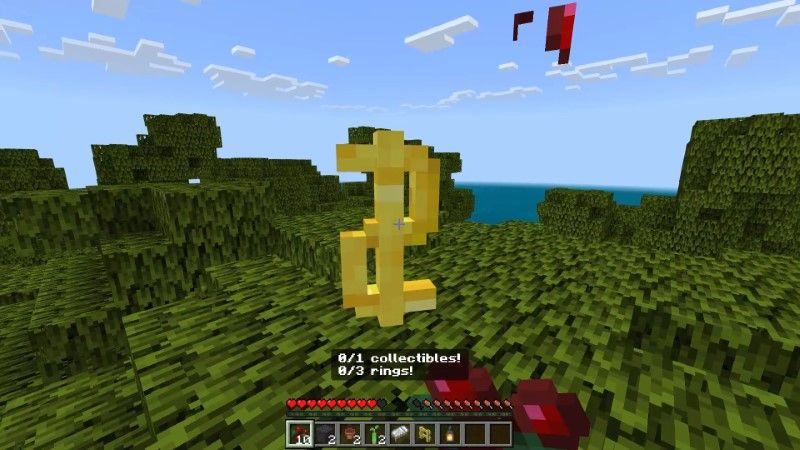Select the yellow ladder hotbar slot

(x=424, y=433)
